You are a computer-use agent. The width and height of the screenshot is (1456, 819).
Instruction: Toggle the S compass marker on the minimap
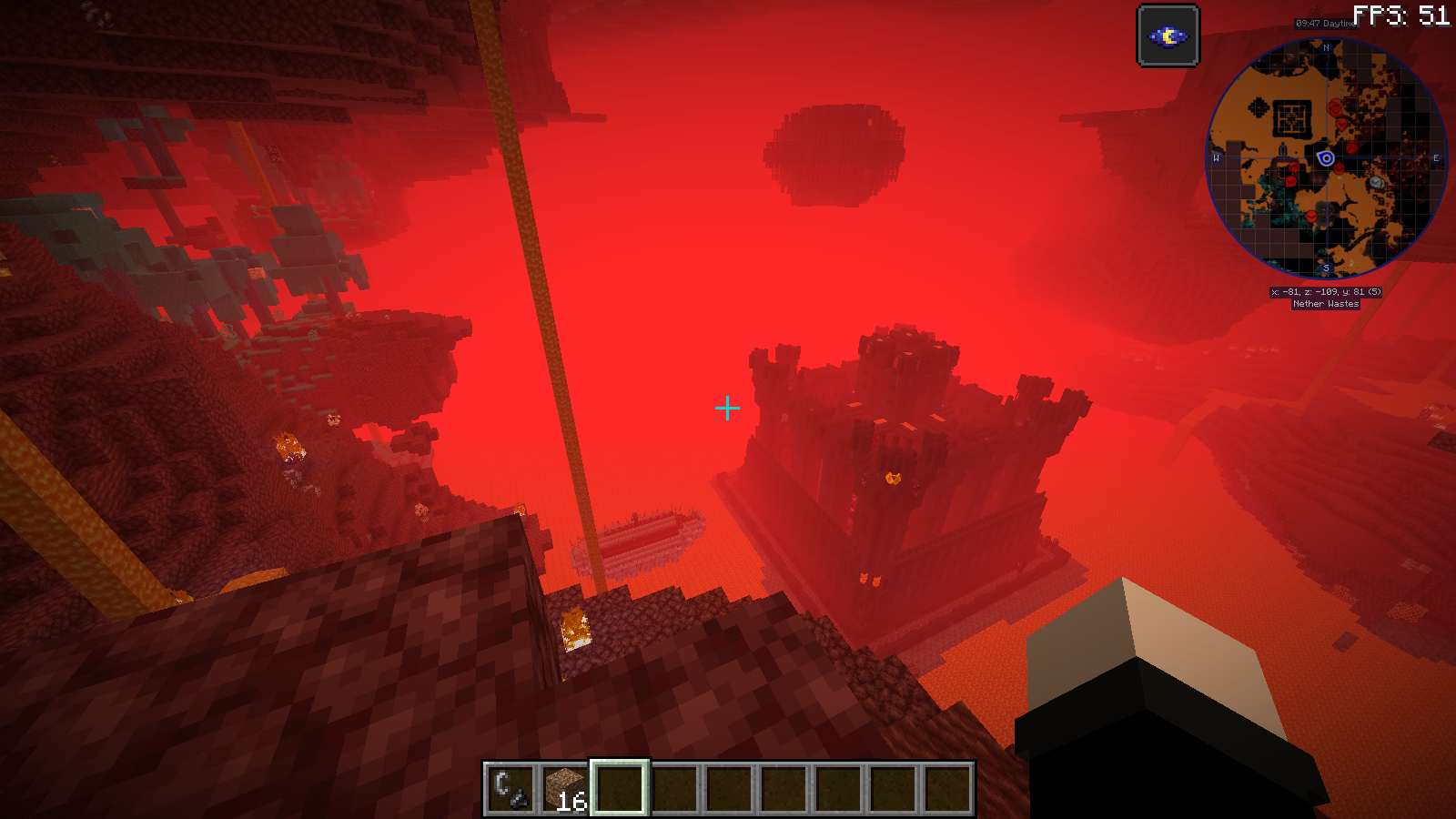pyautogui.click(x=1326, y=268)
